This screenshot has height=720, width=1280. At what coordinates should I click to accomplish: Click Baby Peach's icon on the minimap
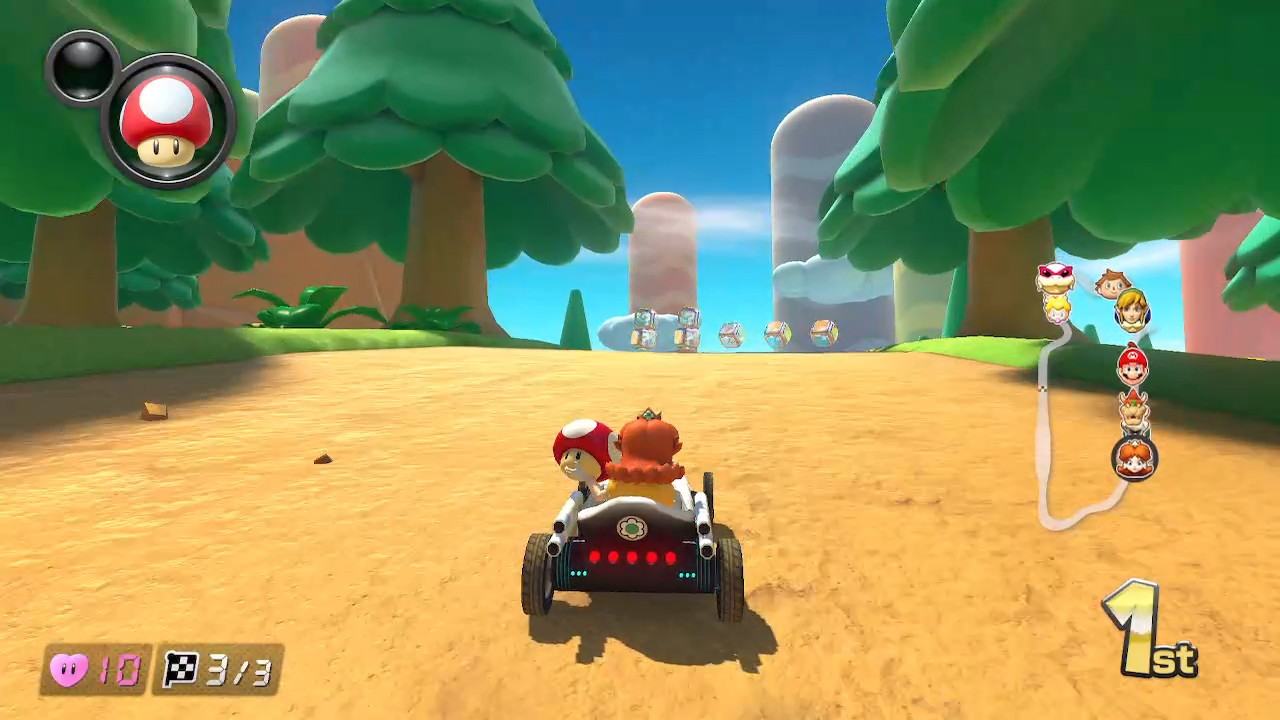1058,311
